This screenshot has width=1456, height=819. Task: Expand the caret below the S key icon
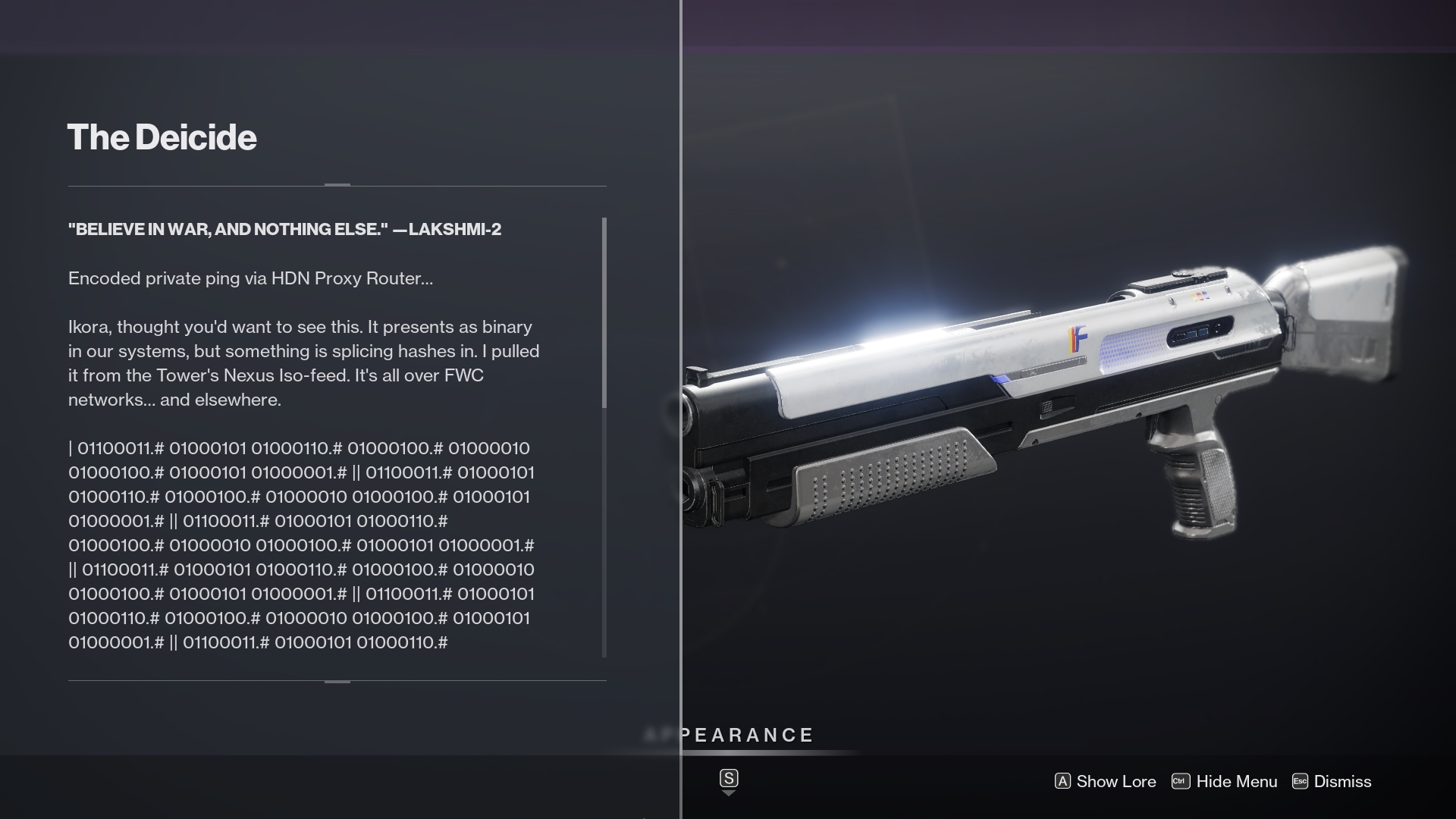[729, 794]
